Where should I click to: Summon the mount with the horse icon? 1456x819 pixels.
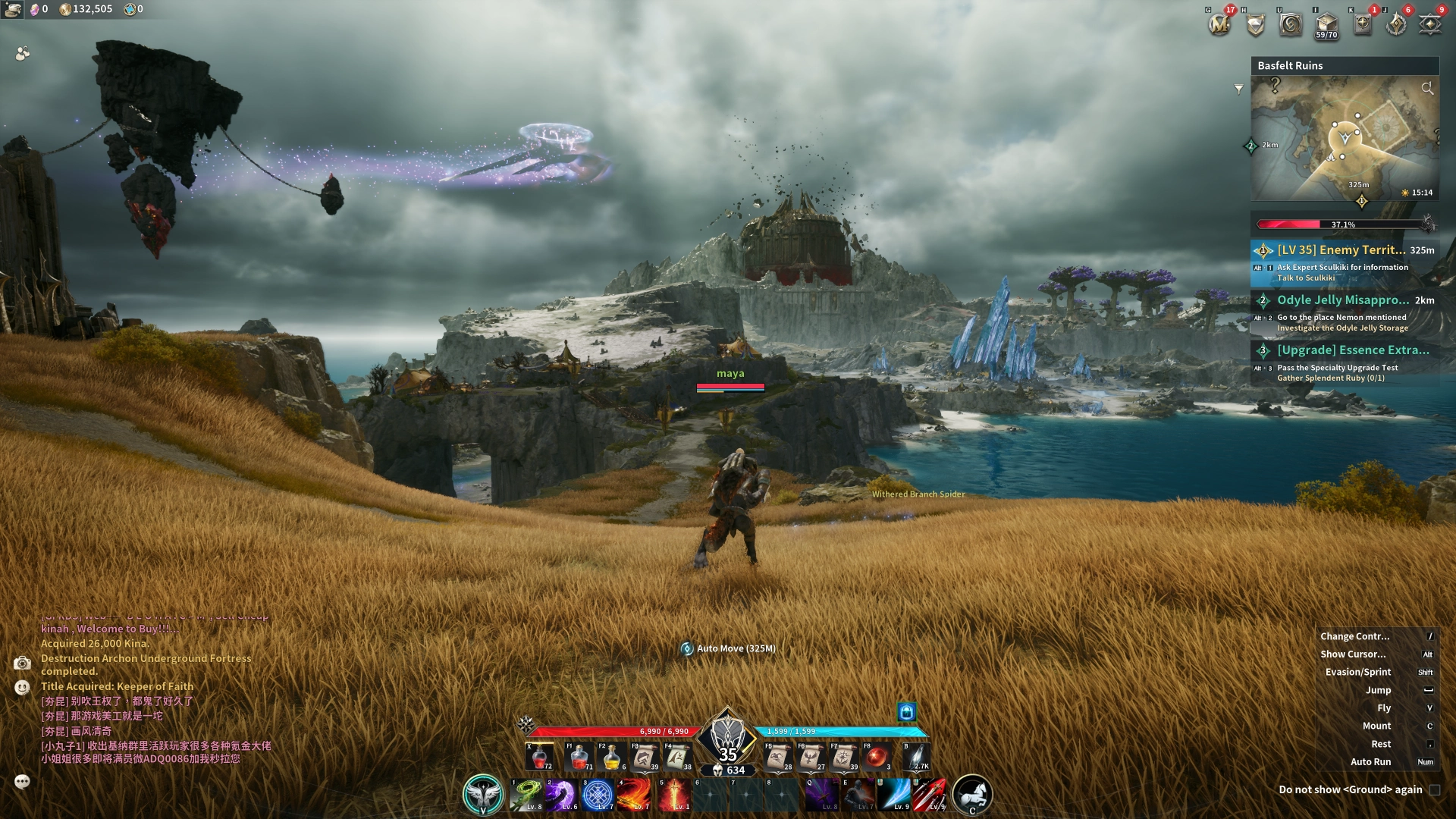coord(971,794)
